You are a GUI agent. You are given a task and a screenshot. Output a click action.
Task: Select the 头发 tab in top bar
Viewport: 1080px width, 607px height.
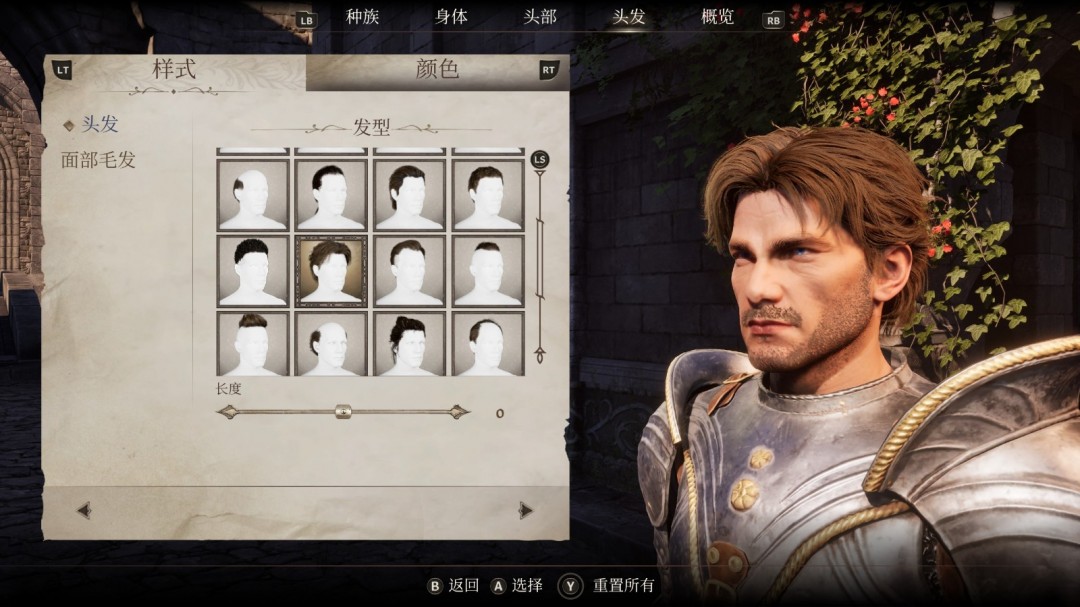pos(629,17)
